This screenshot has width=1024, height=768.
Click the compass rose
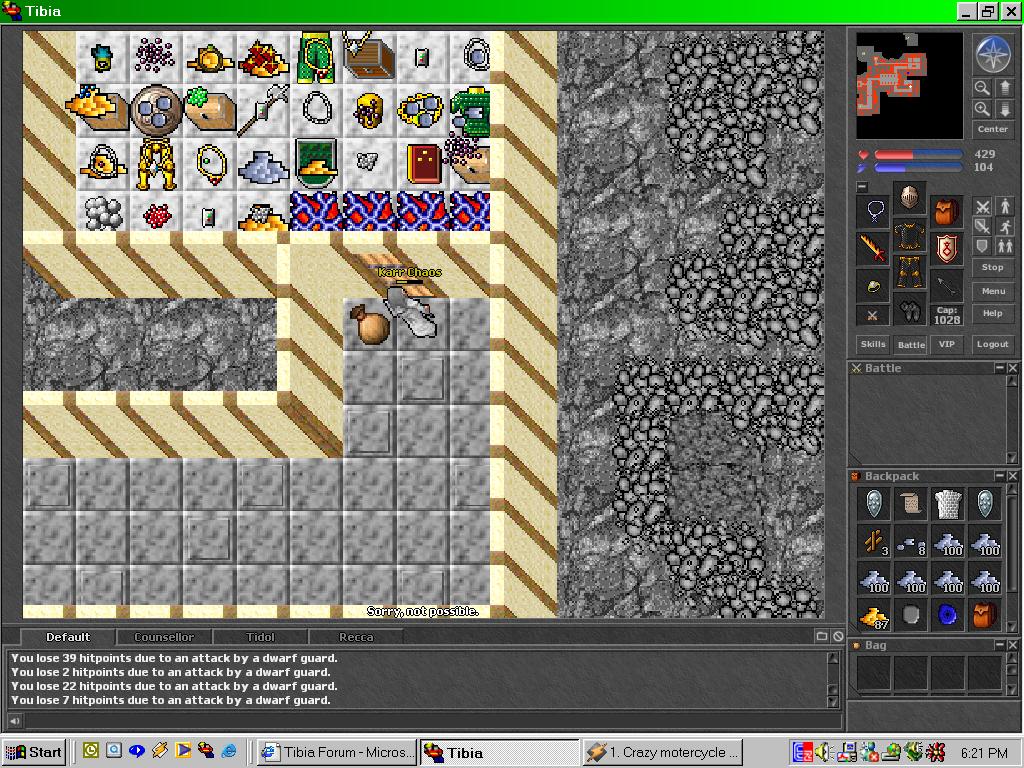(992, 55)
